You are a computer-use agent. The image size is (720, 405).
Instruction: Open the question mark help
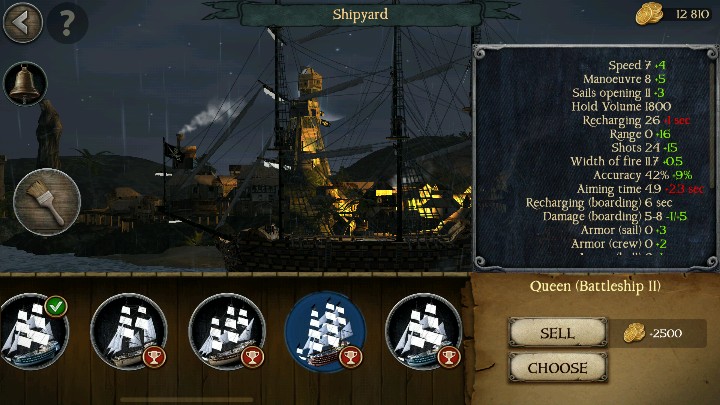point(67,22)
